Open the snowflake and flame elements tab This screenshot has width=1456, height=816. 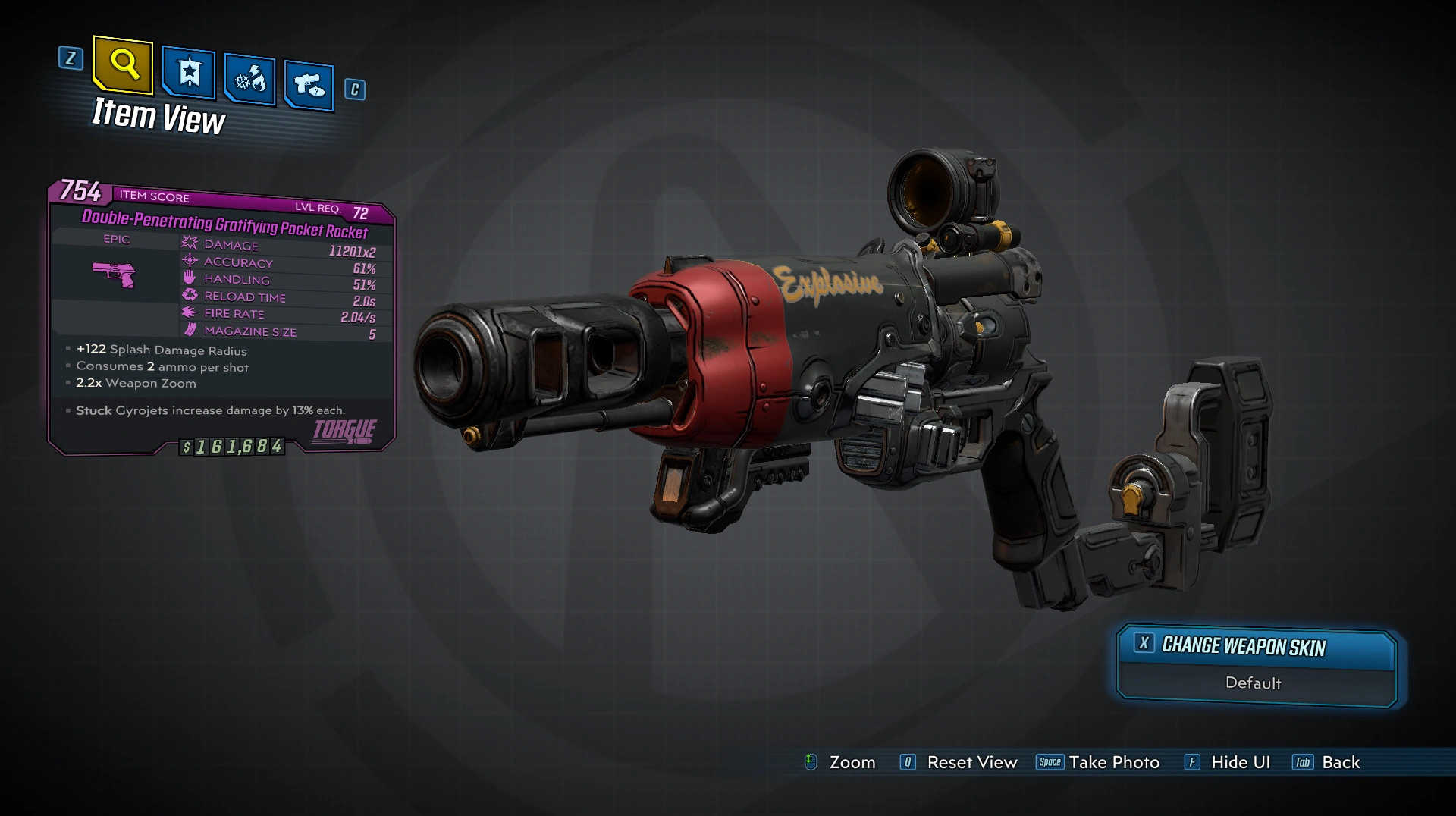click(249, 79)
